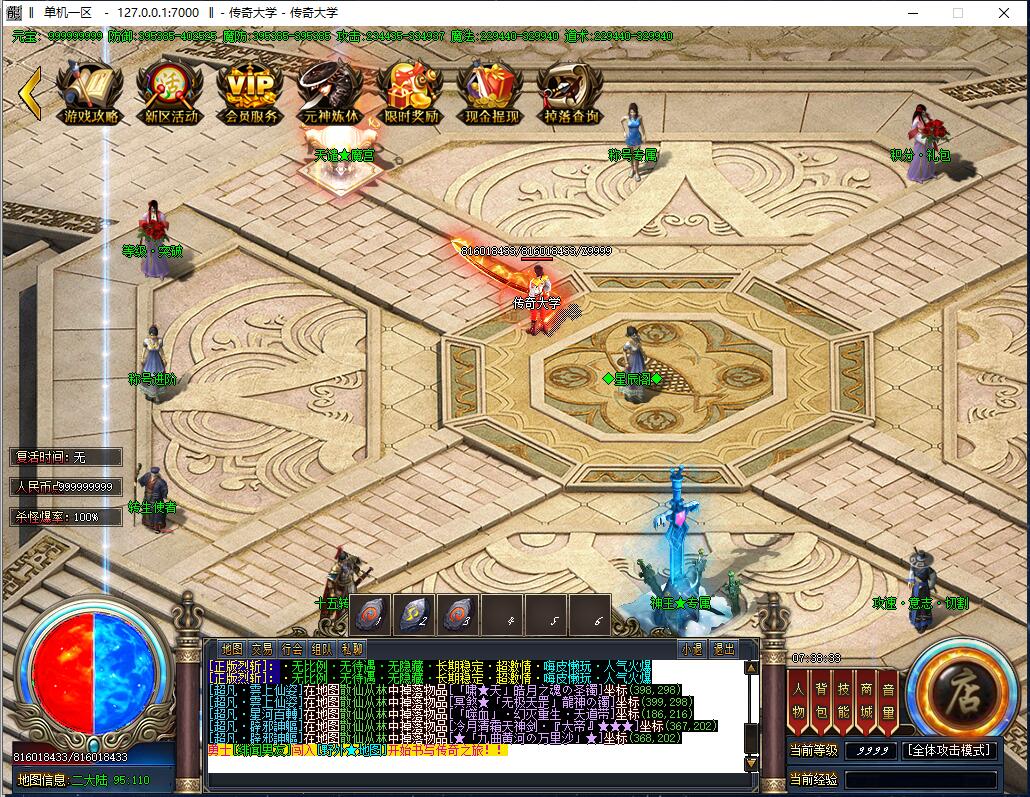The image size is (1030, 797).
Task: Switch to the 地图 chat bar tab
Action: coord(232,648)
